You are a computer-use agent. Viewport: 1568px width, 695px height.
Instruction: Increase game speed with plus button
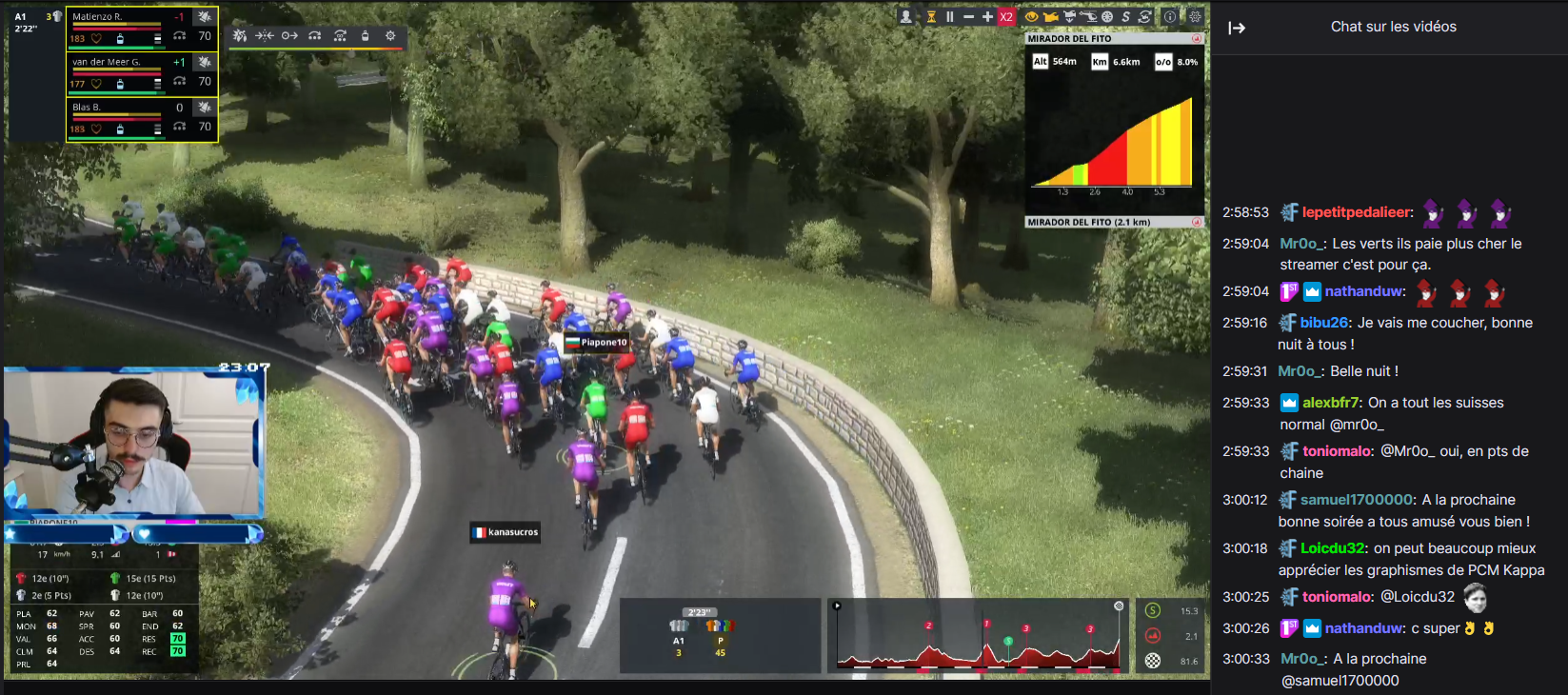point(987,17)
